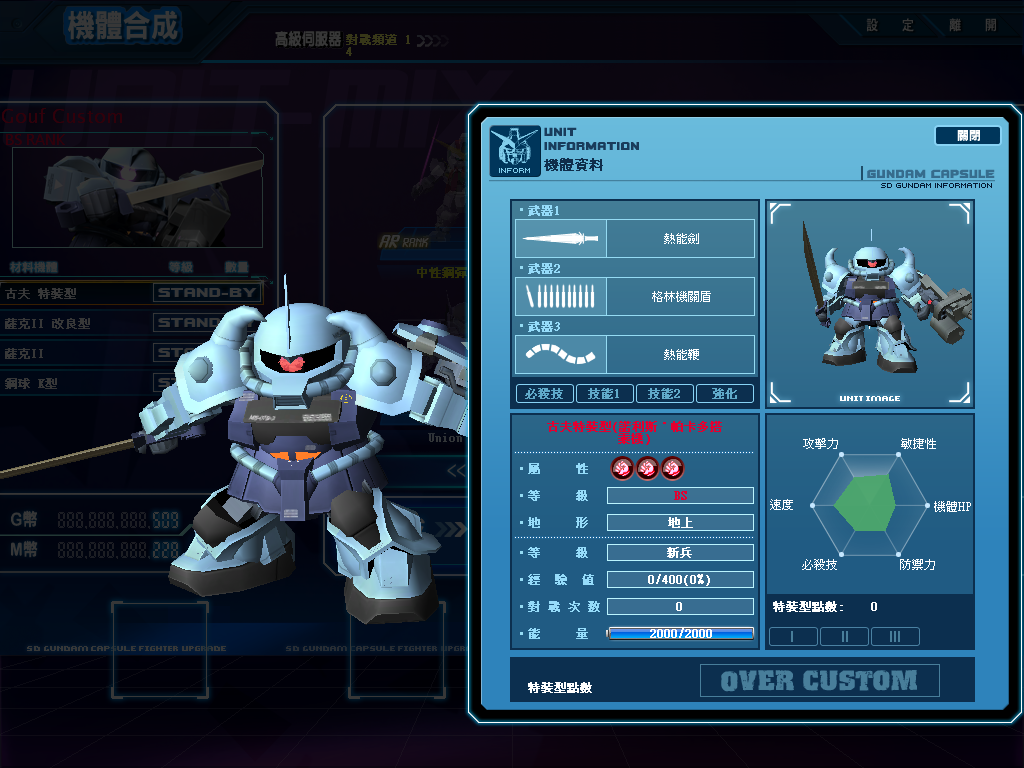This screenshot has width=1024, height=768.
Task: Select weapon 1 熱能劍 heat sword
Action: 635,239
